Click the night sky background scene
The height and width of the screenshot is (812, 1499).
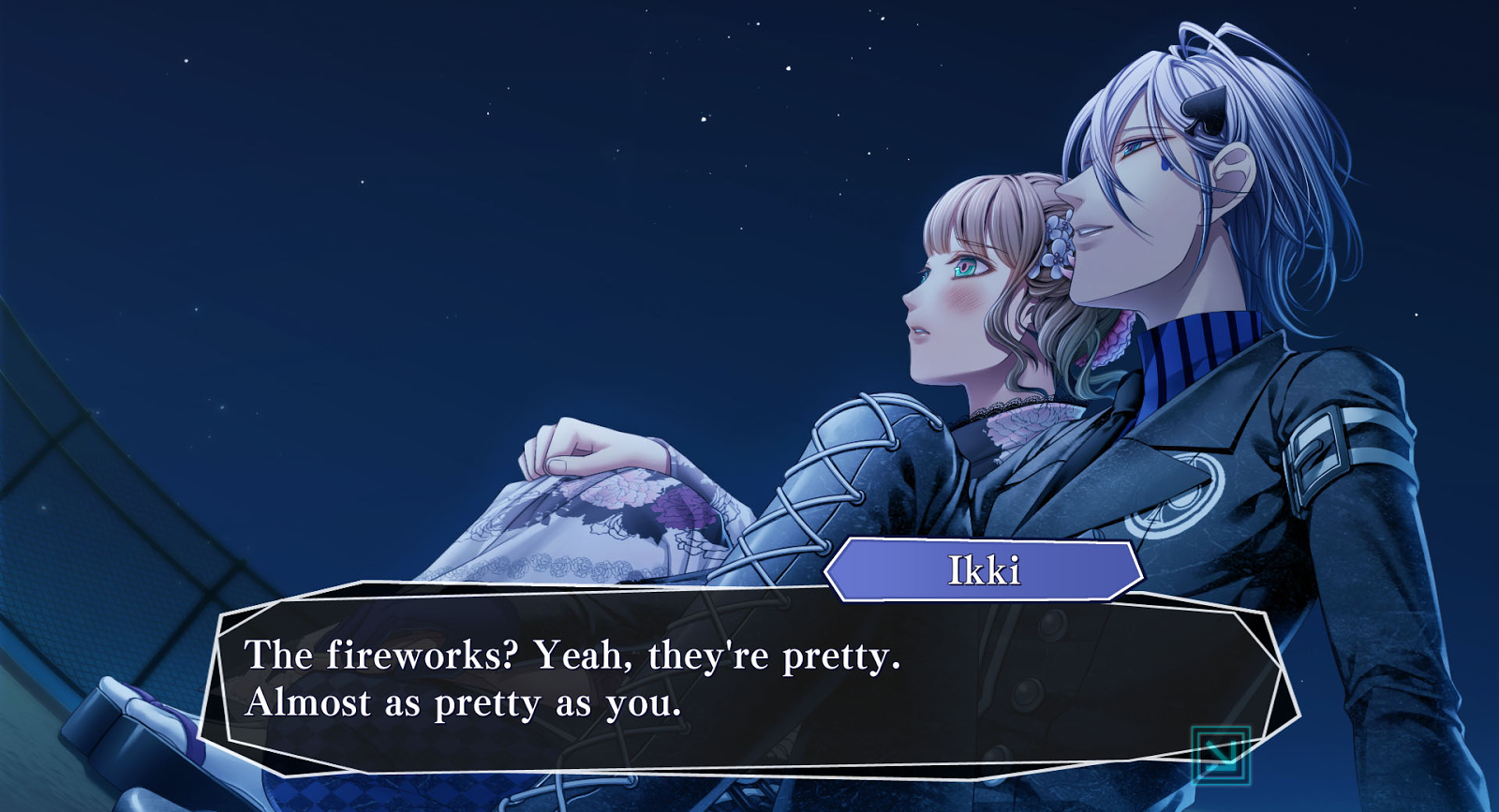375,187
